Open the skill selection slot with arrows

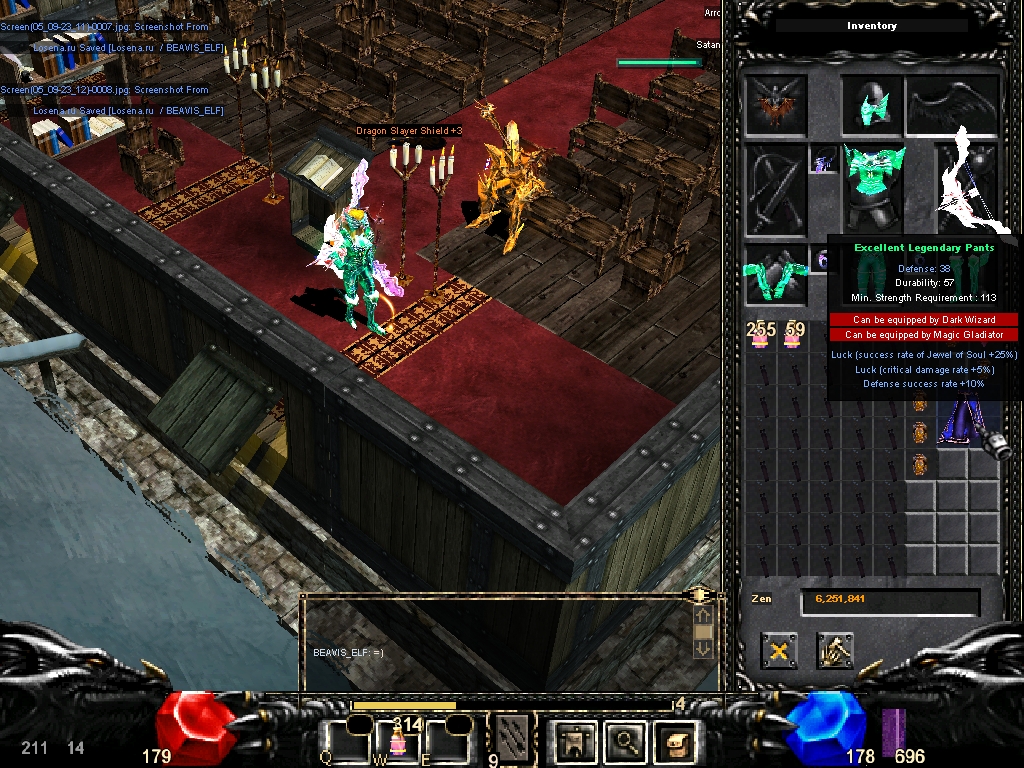coord(512,738)
